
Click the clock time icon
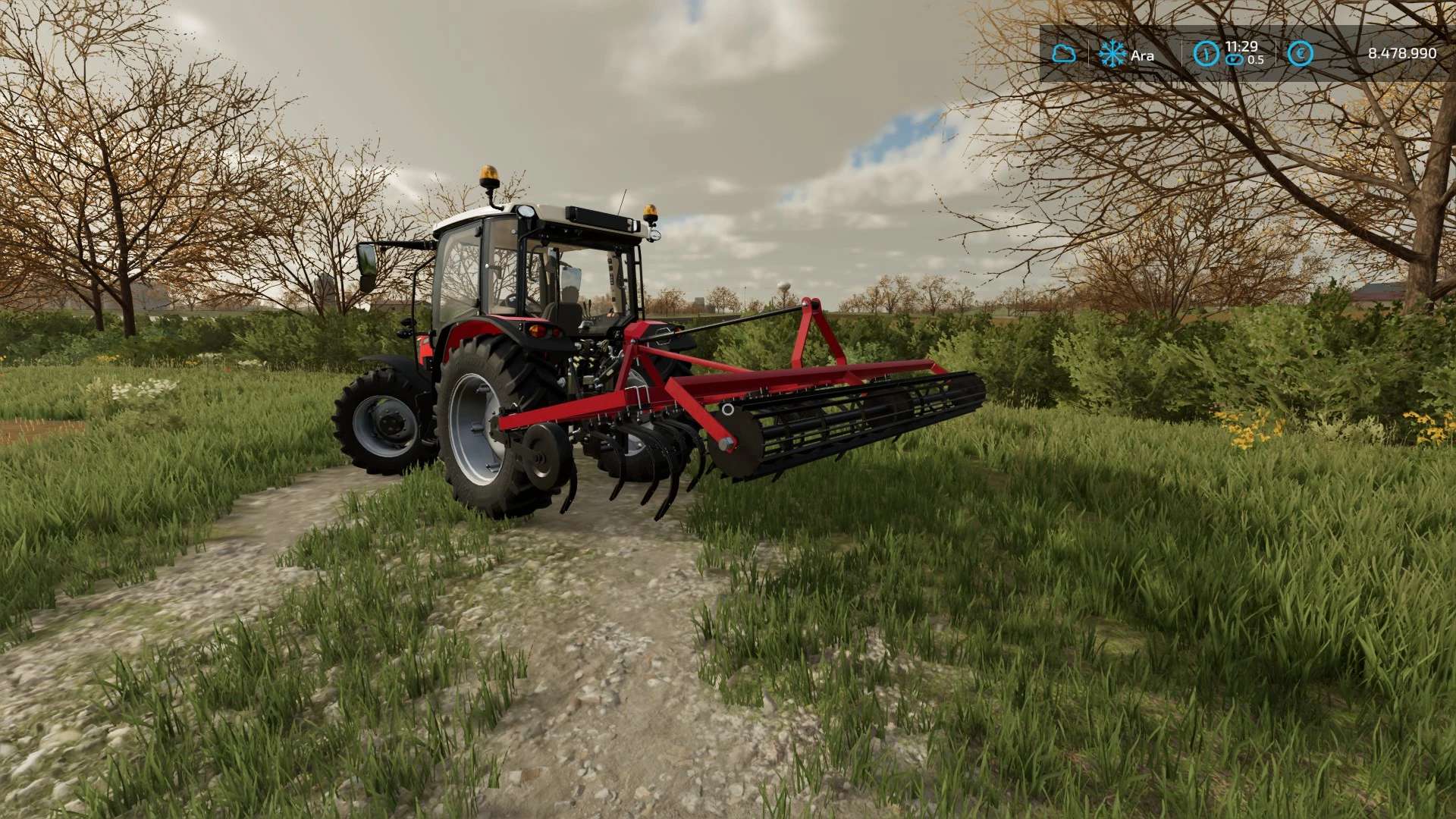coord(1206,54)
